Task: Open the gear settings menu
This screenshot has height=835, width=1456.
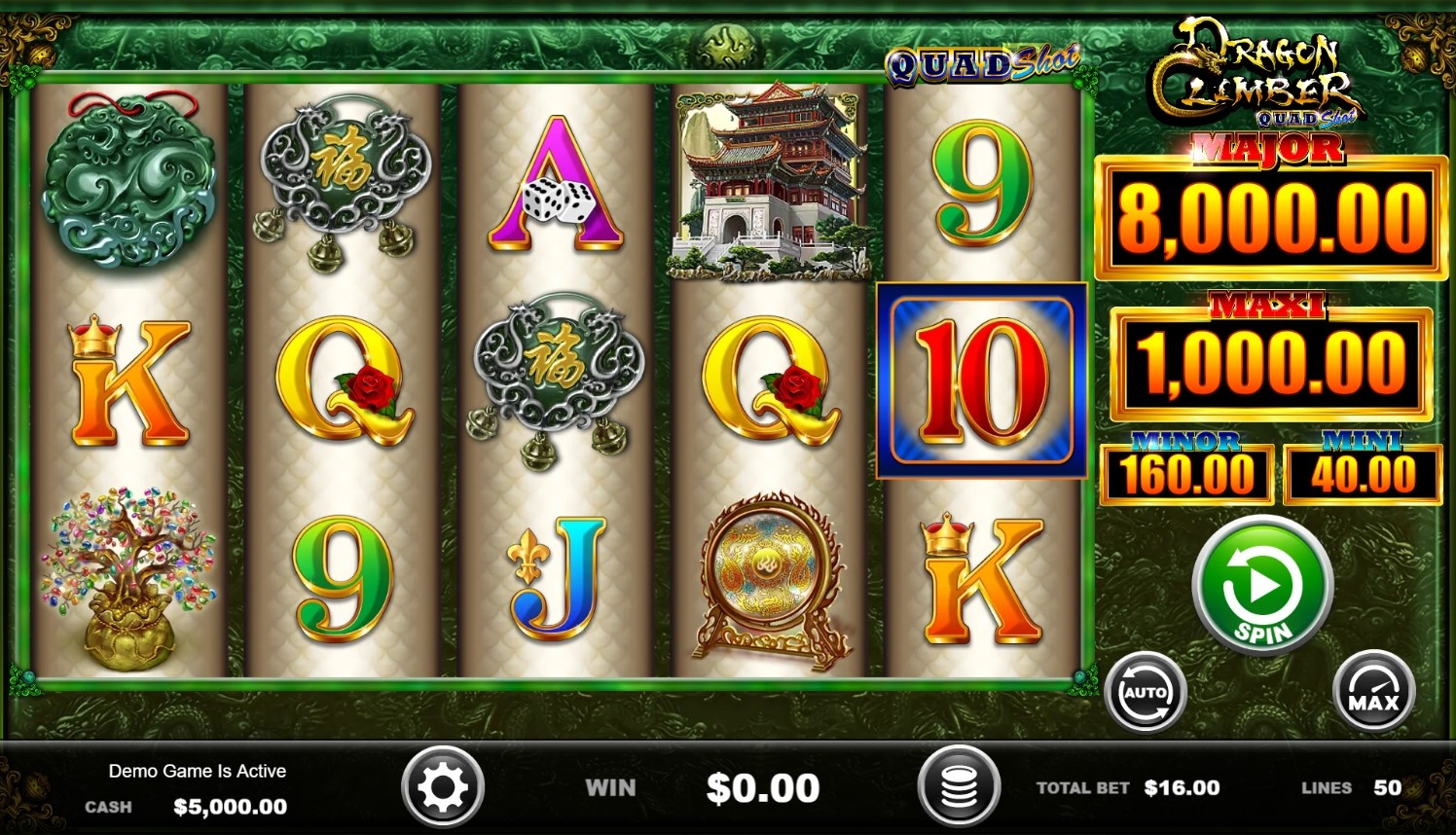Action: [443, 787]
